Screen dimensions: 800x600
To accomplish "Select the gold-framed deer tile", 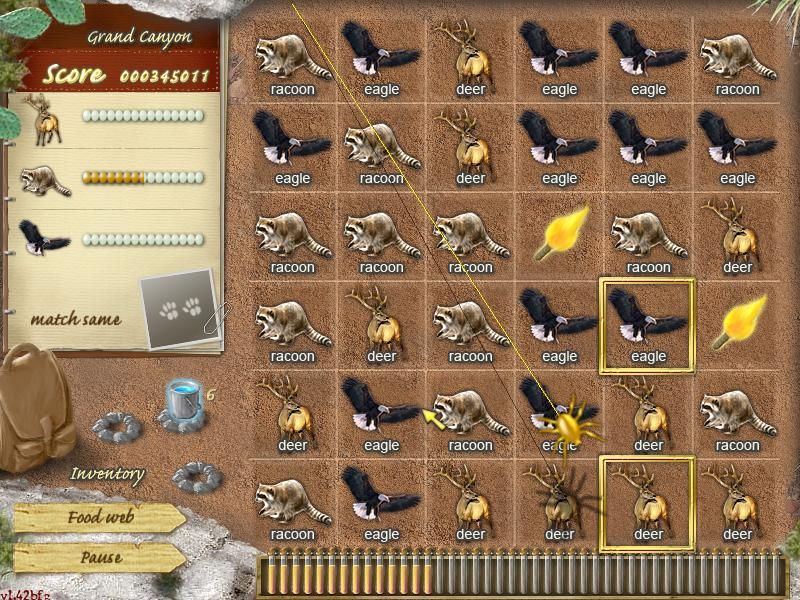I will (647, 503).
